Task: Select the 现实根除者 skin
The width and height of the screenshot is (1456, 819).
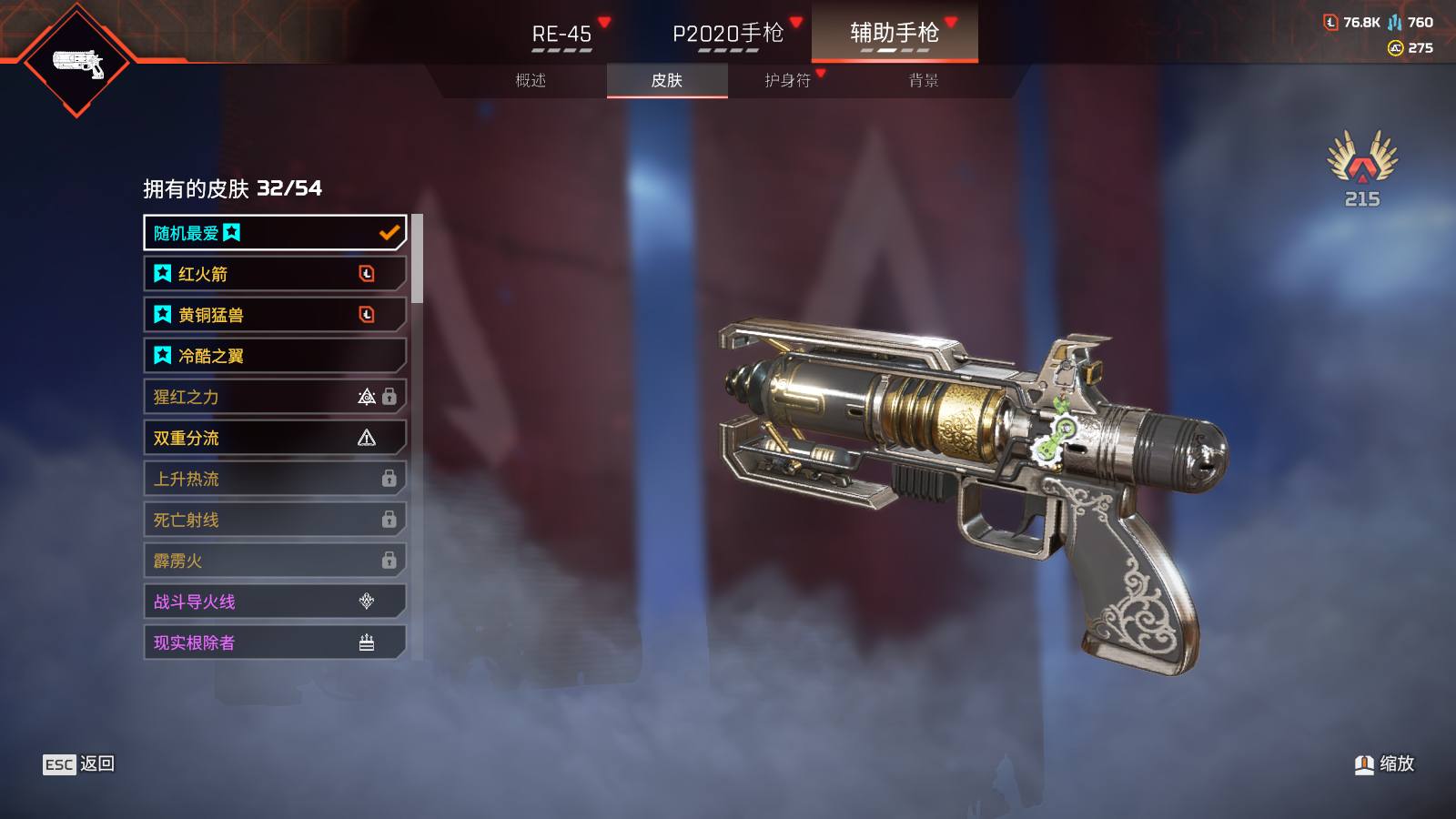Action: pos(274,642)
